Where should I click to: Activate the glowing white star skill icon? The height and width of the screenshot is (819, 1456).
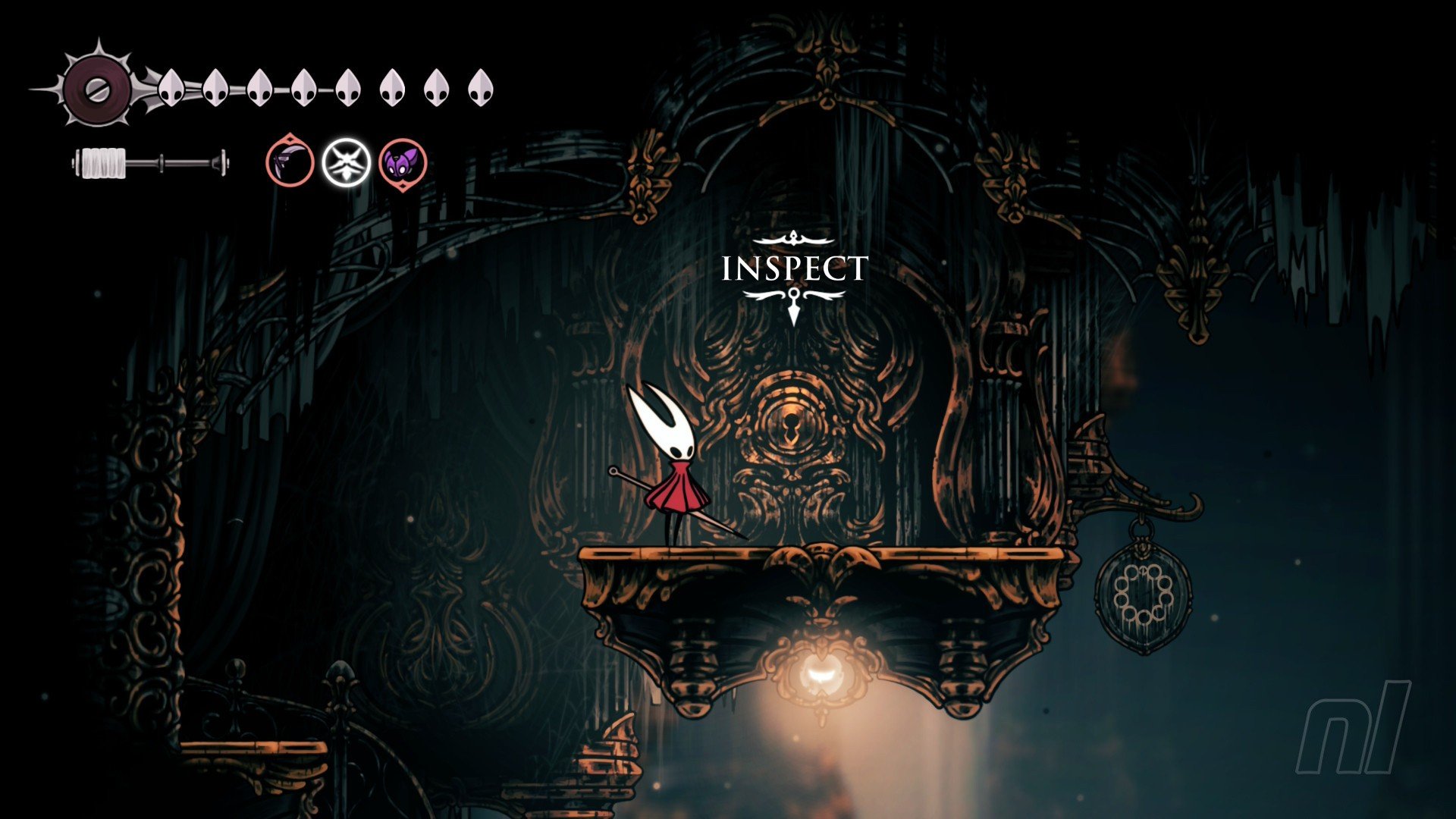[347, 163]
